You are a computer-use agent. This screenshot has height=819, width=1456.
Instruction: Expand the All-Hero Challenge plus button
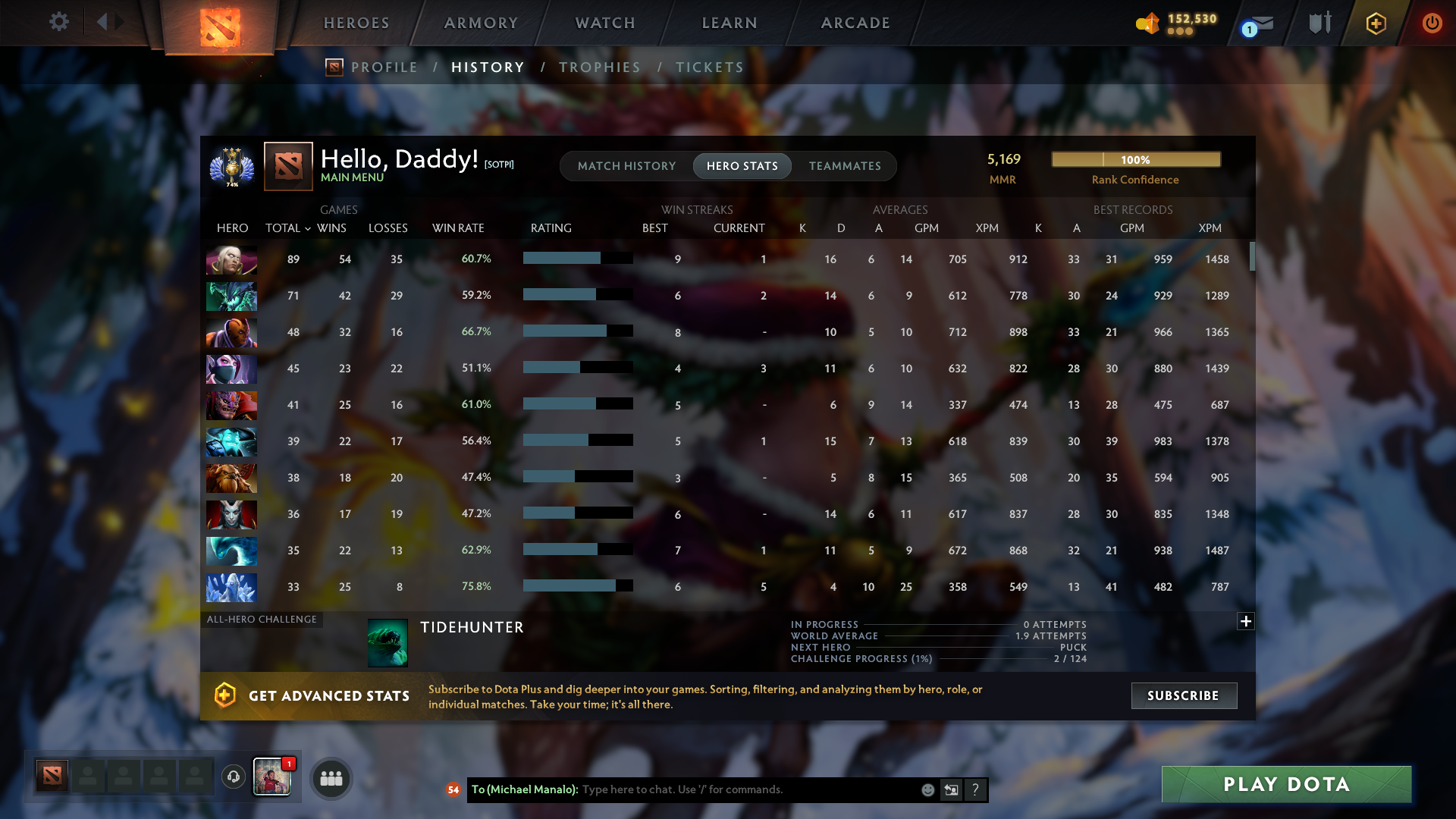coord(1246,621)
